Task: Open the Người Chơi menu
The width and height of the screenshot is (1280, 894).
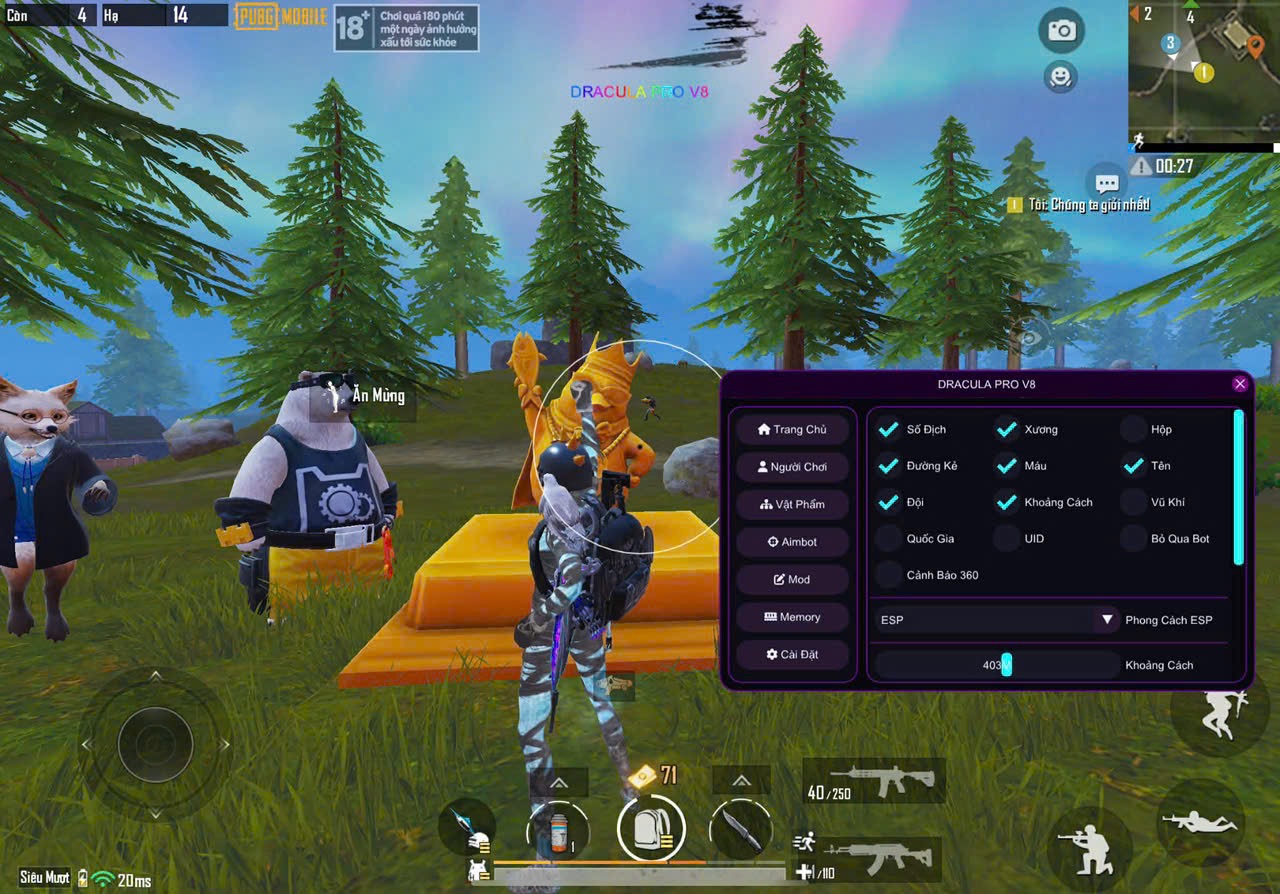Action: pyautogui.click(x=793, y=466)
